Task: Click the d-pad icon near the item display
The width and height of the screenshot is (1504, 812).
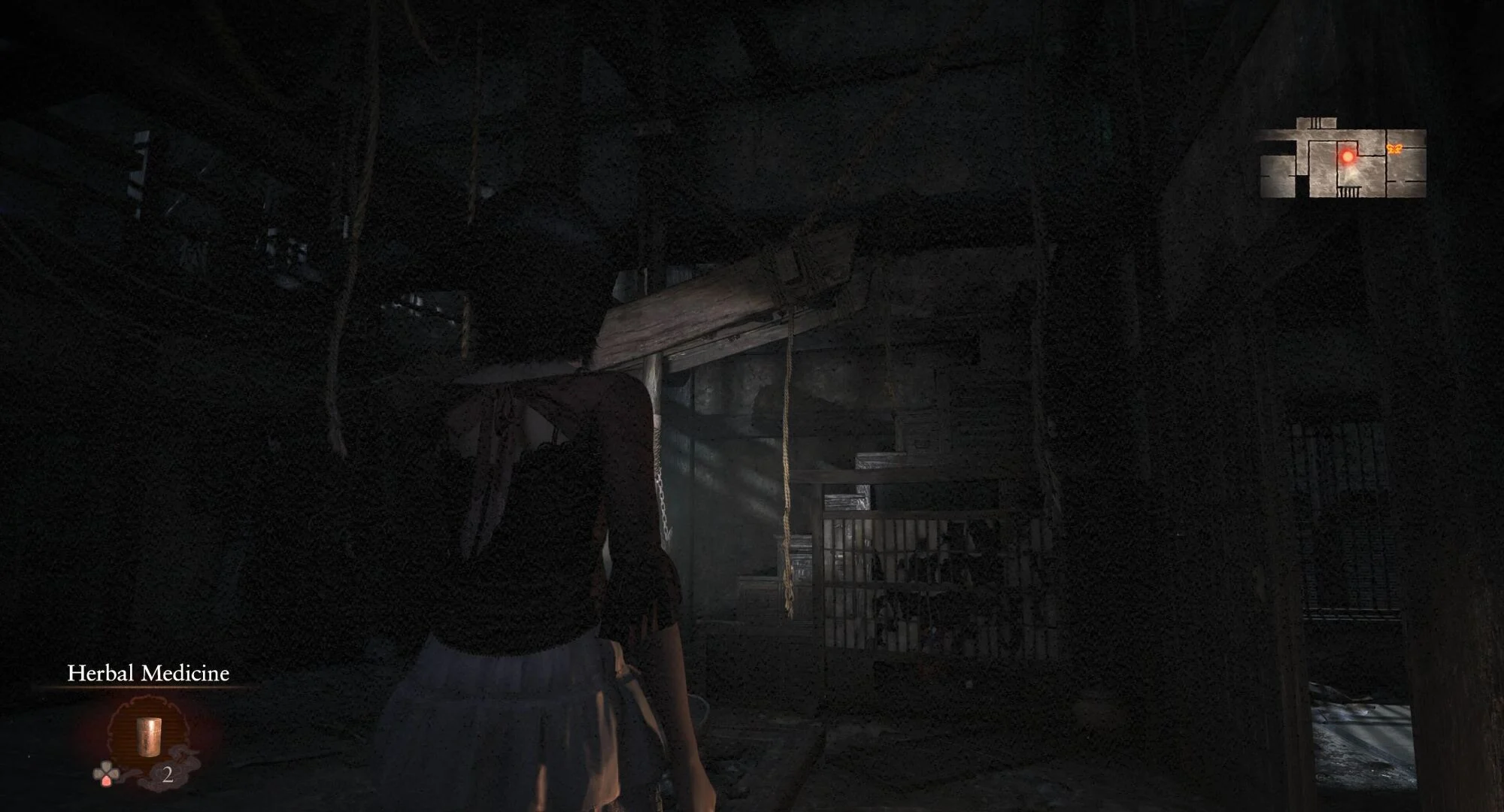Action: pos(105,774)
